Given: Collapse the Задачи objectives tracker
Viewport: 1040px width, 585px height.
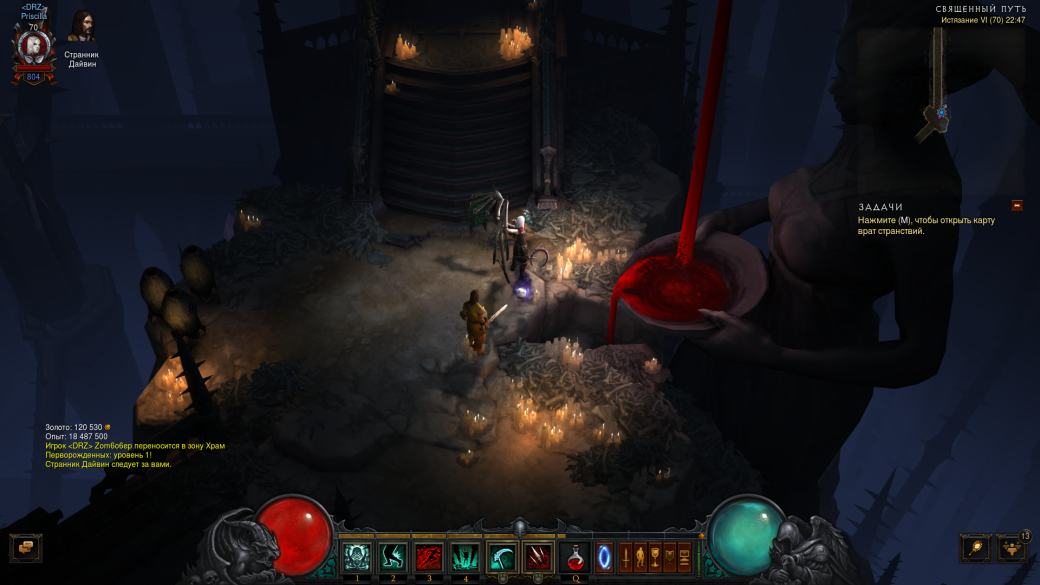Looking at the screenshot, I should click(1017, 205).
